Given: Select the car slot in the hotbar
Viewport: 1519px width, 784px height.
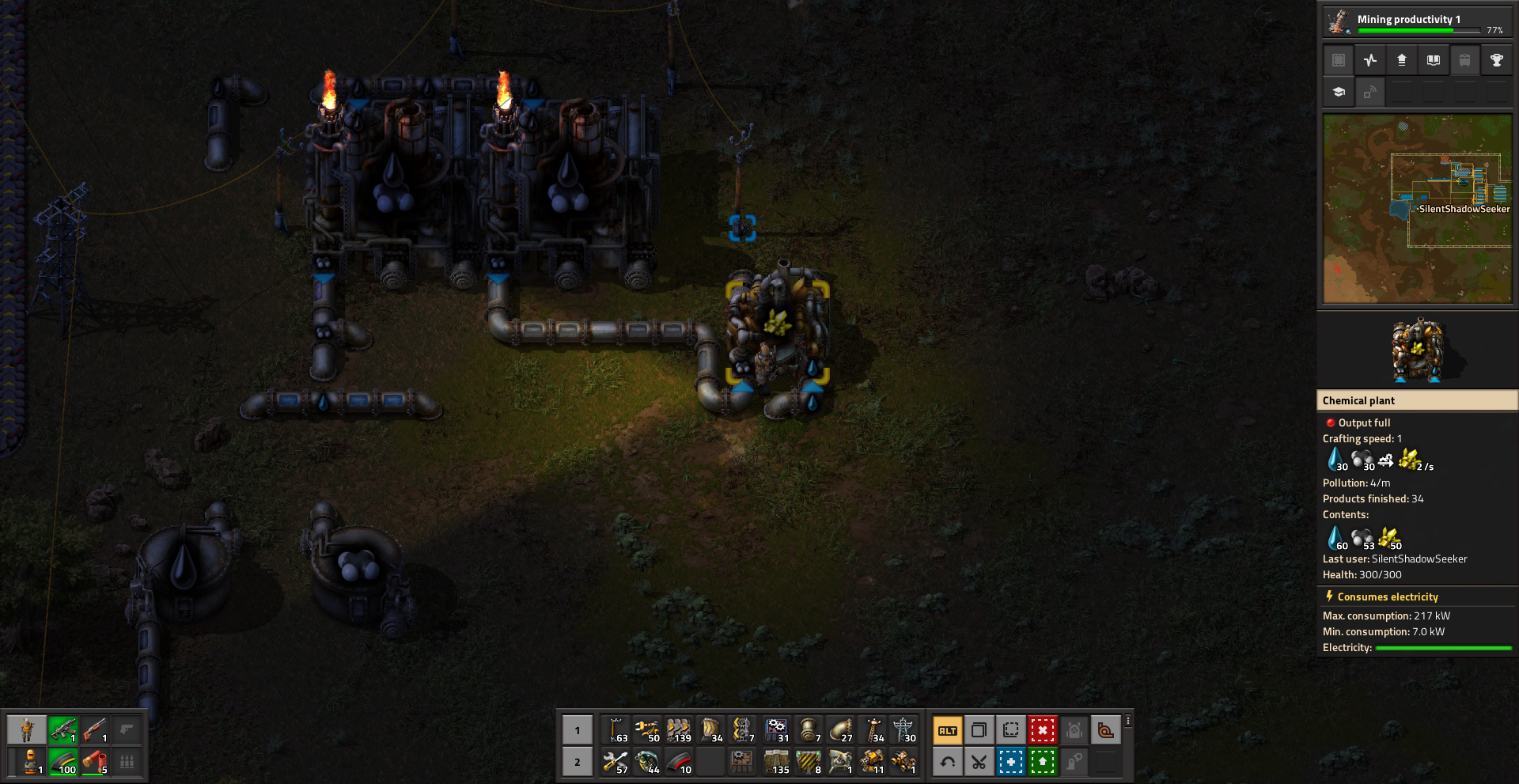Looking at the screenshot, I should pos(903,762).
